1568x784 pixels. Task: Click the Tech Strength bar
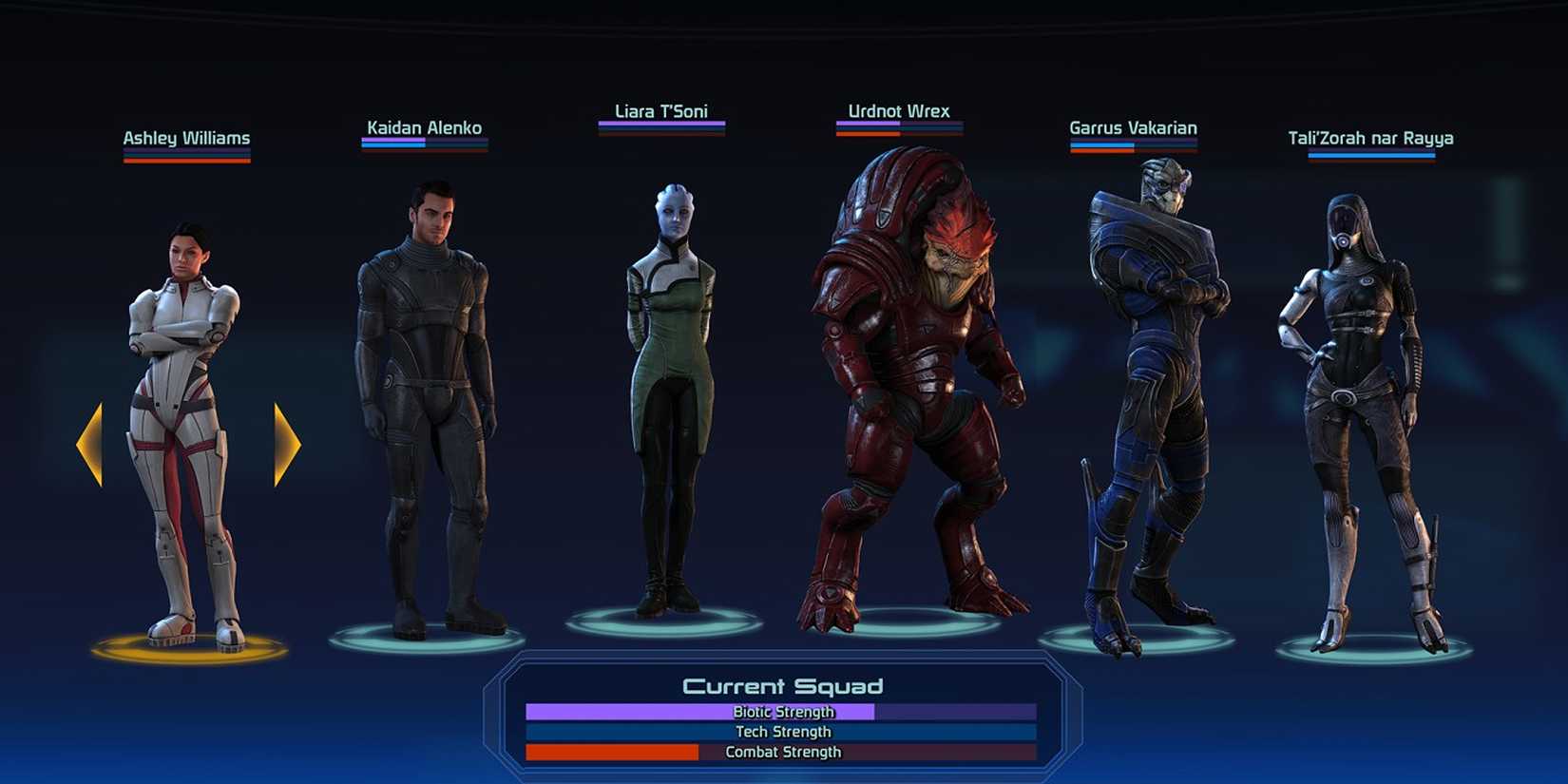781,732
